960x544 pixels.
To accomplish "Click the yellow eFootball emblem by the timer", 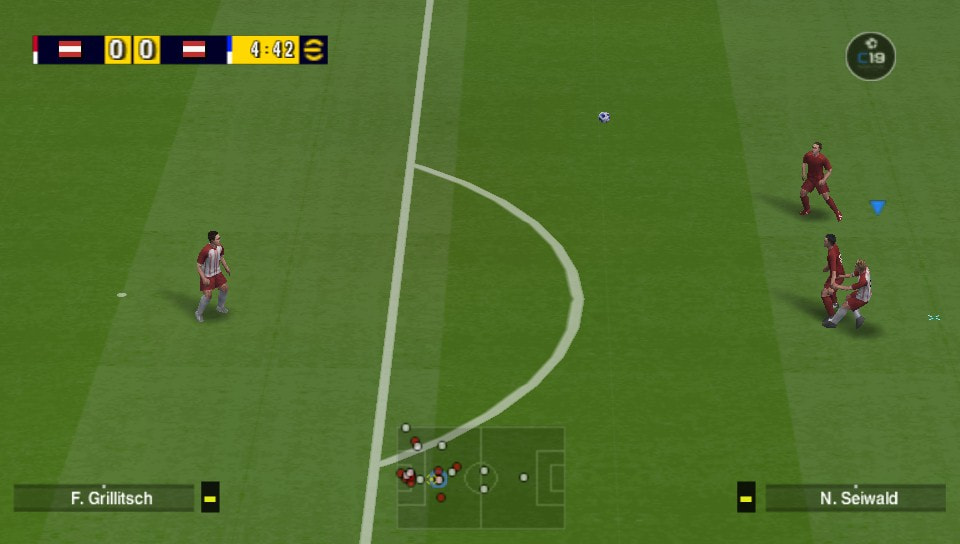I will tap(314, 50).
